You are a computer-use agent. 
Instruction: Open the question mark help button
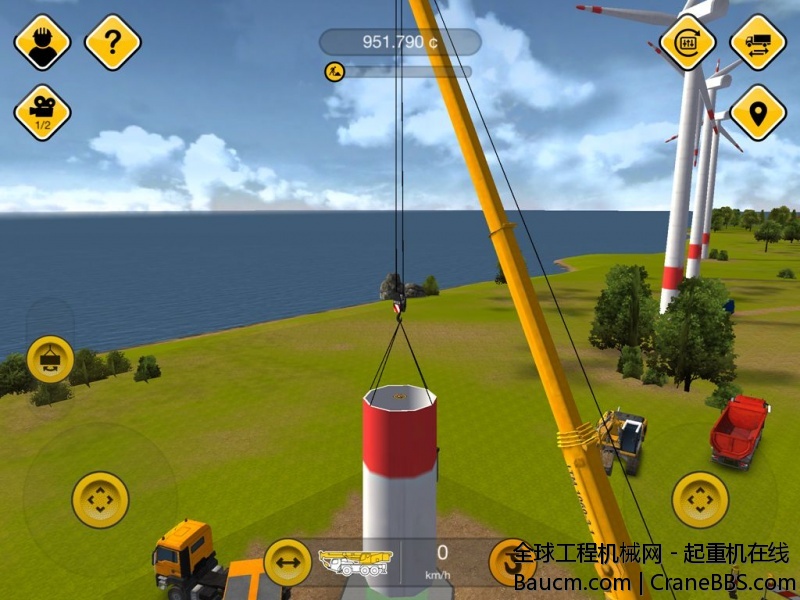coord(113,42)
